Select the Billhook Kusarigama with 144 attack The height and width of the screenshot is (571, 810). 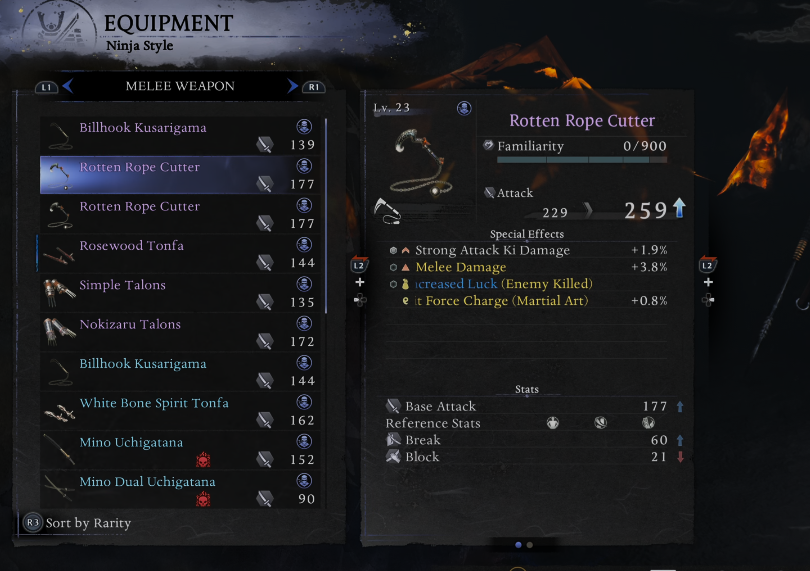(180, 371)
